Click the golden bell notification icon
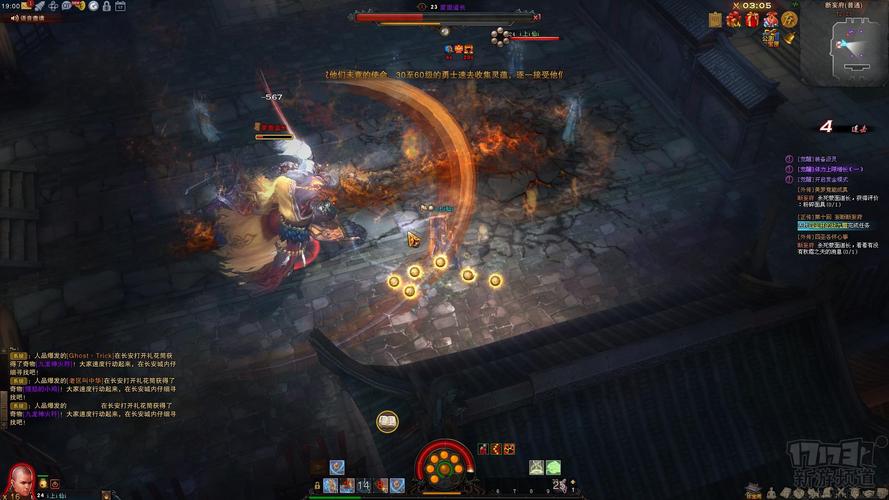This screenshot has width=889, height=500. click(x=788, y=38)
